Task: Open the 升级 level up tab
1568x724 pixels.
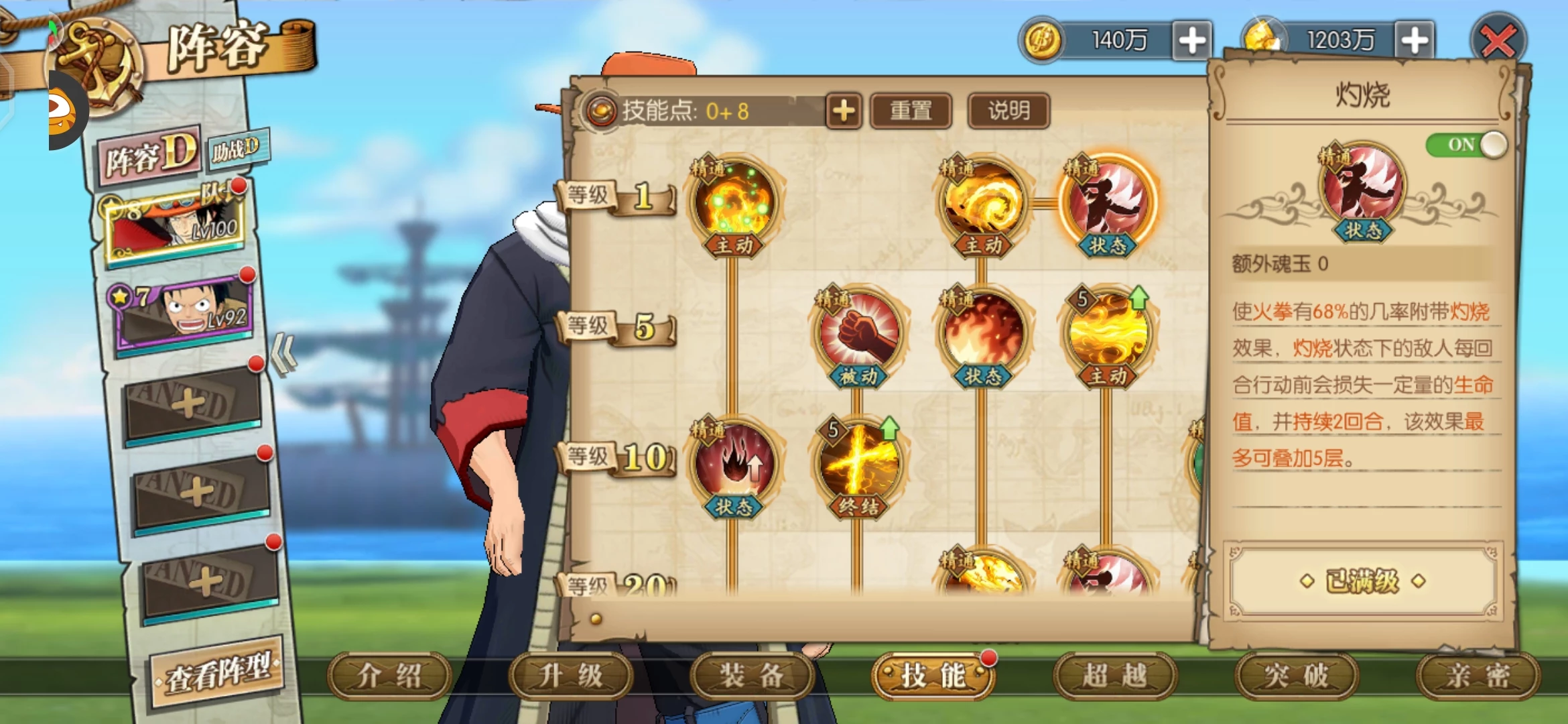Action: [571, 676]
